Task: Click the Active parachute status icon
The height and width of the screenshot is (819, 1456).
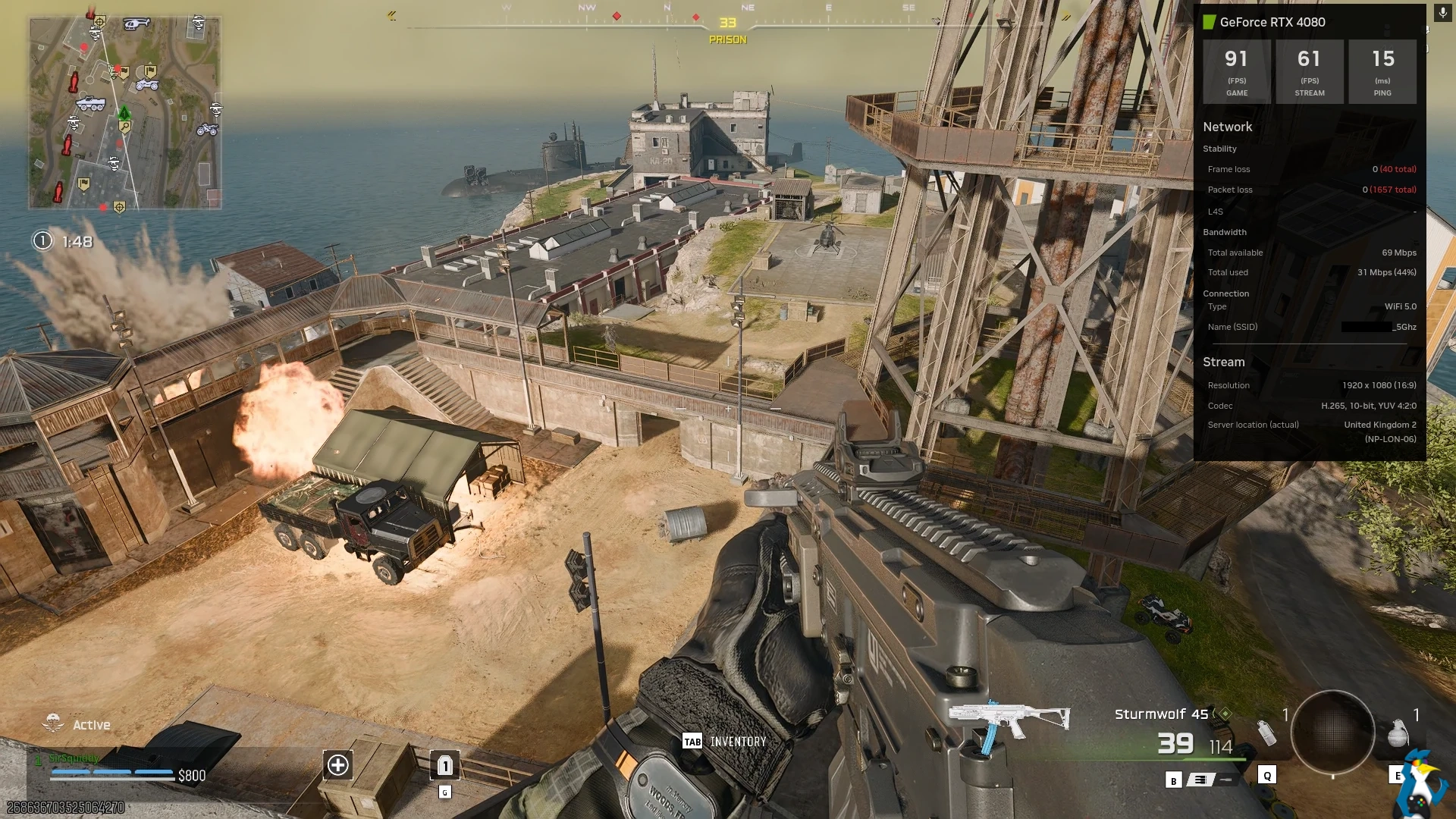Action: (53, 723)
